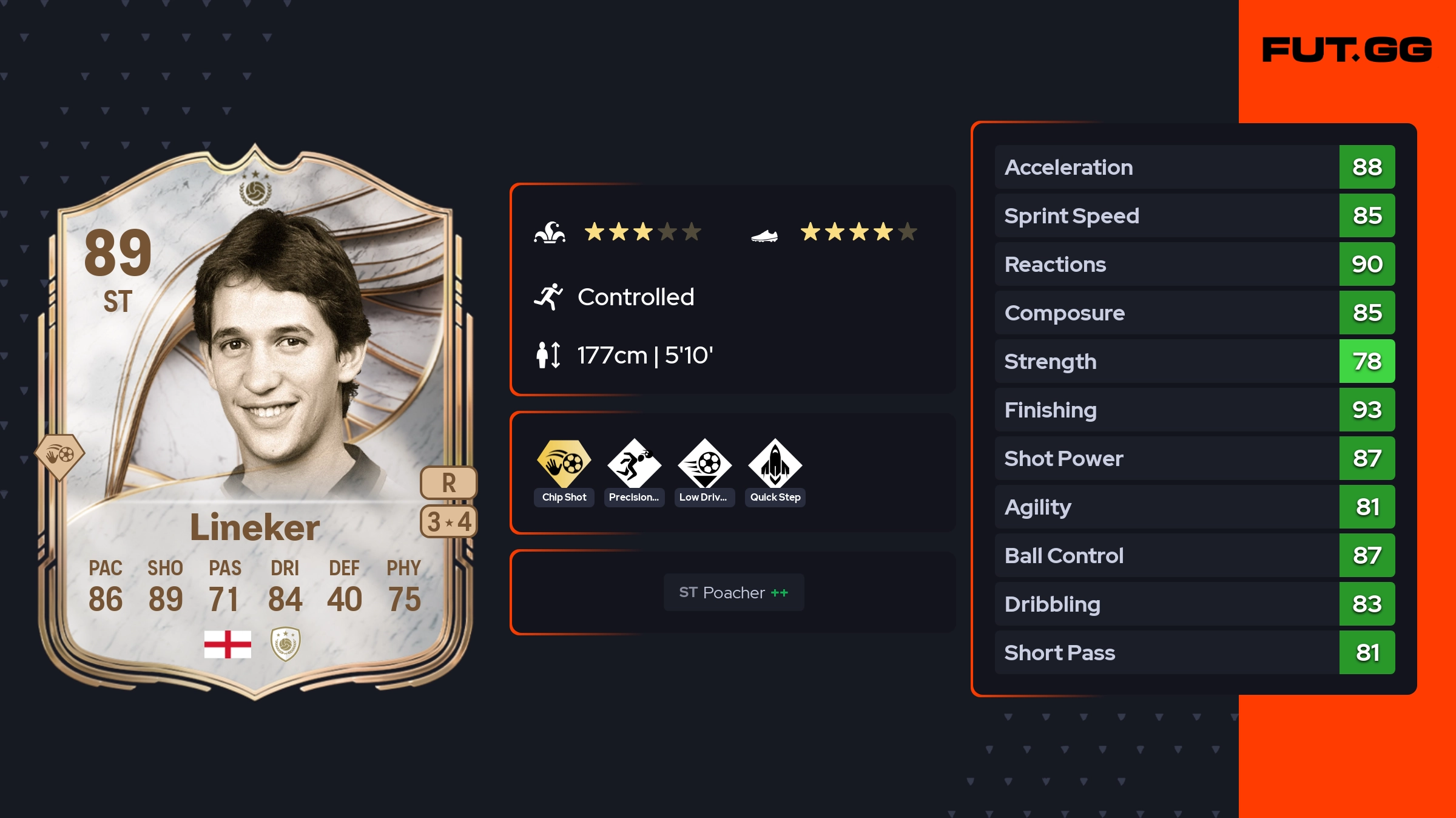Choose the Precision playstyle icon
1456x818 pixels.
pos(634,464)
